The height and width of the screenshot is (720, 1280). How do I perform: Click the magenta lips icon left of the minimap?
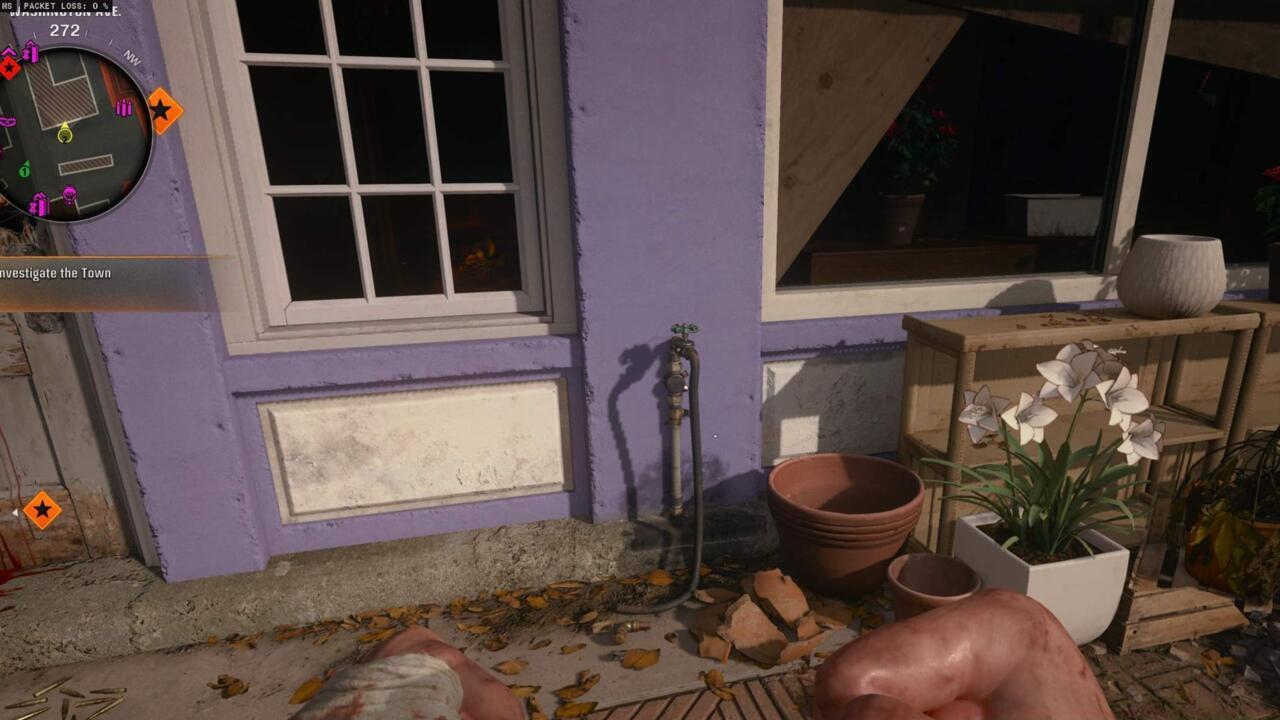[x=8, y=121]
